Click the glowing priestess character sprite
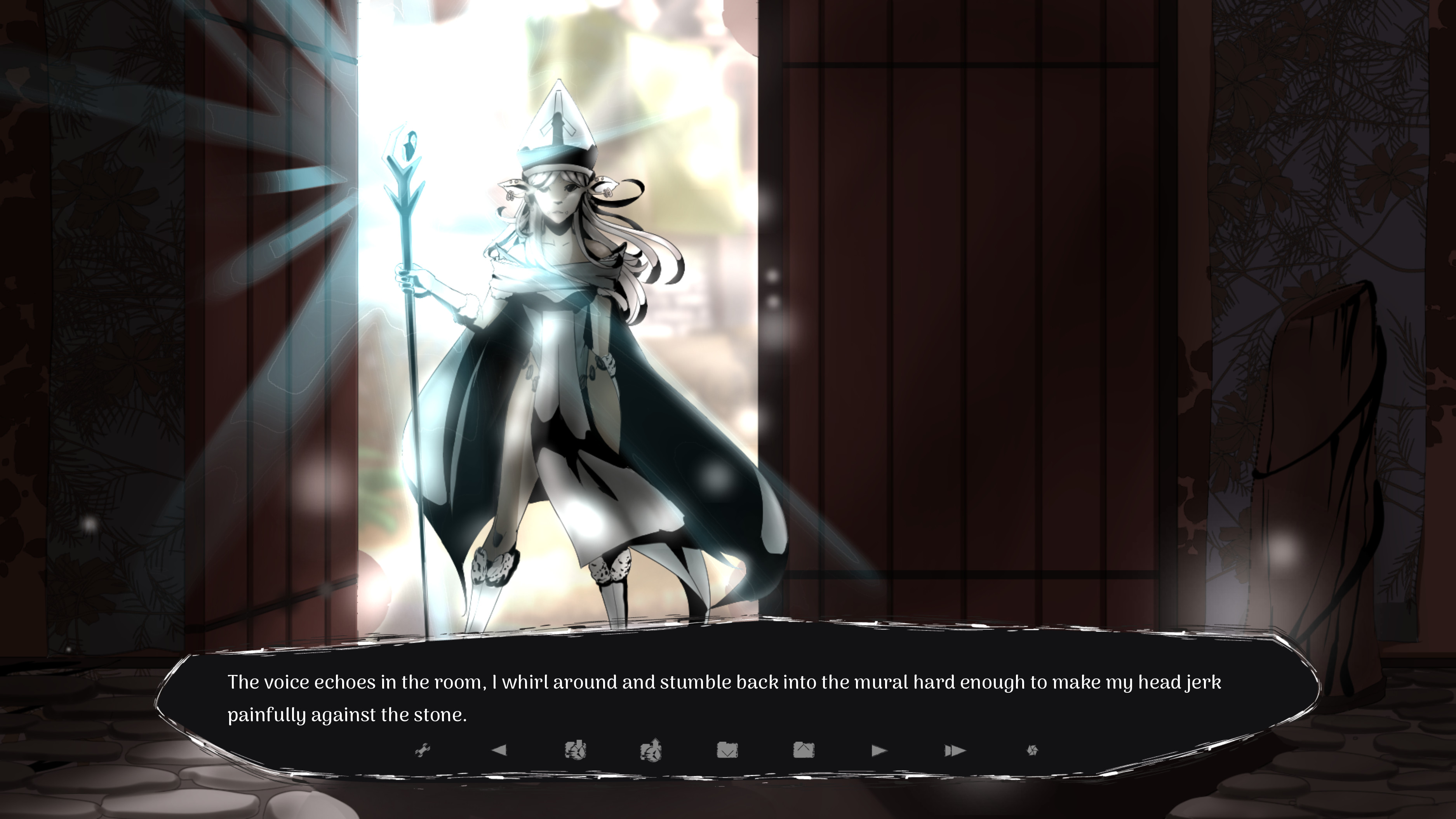1456x819 pixels. coord(560,339)
